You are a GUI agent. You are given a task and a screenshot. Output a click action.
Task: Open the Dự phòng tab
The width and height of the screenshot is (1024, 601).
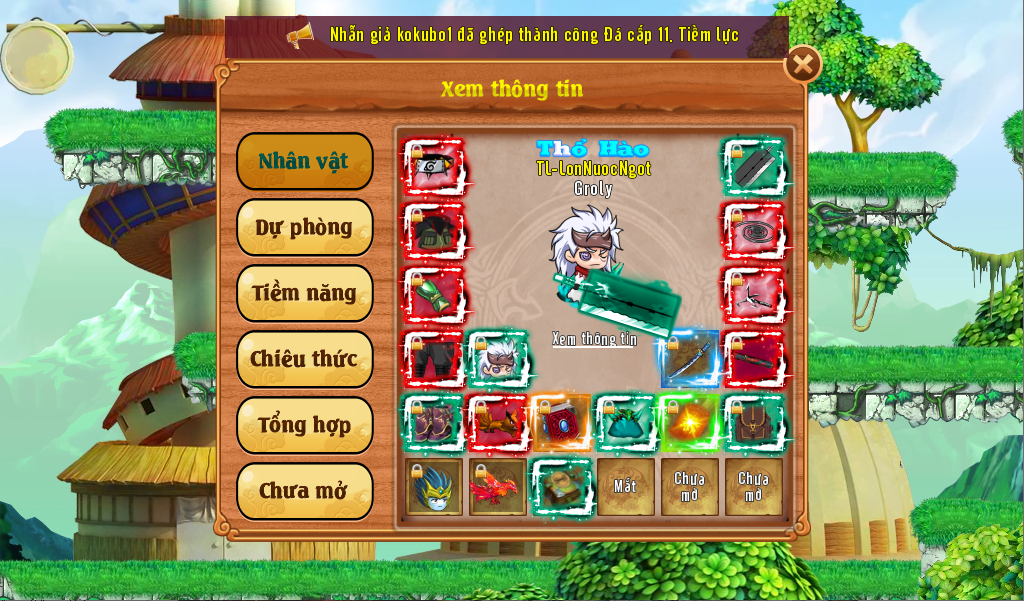tap(304, 227)
